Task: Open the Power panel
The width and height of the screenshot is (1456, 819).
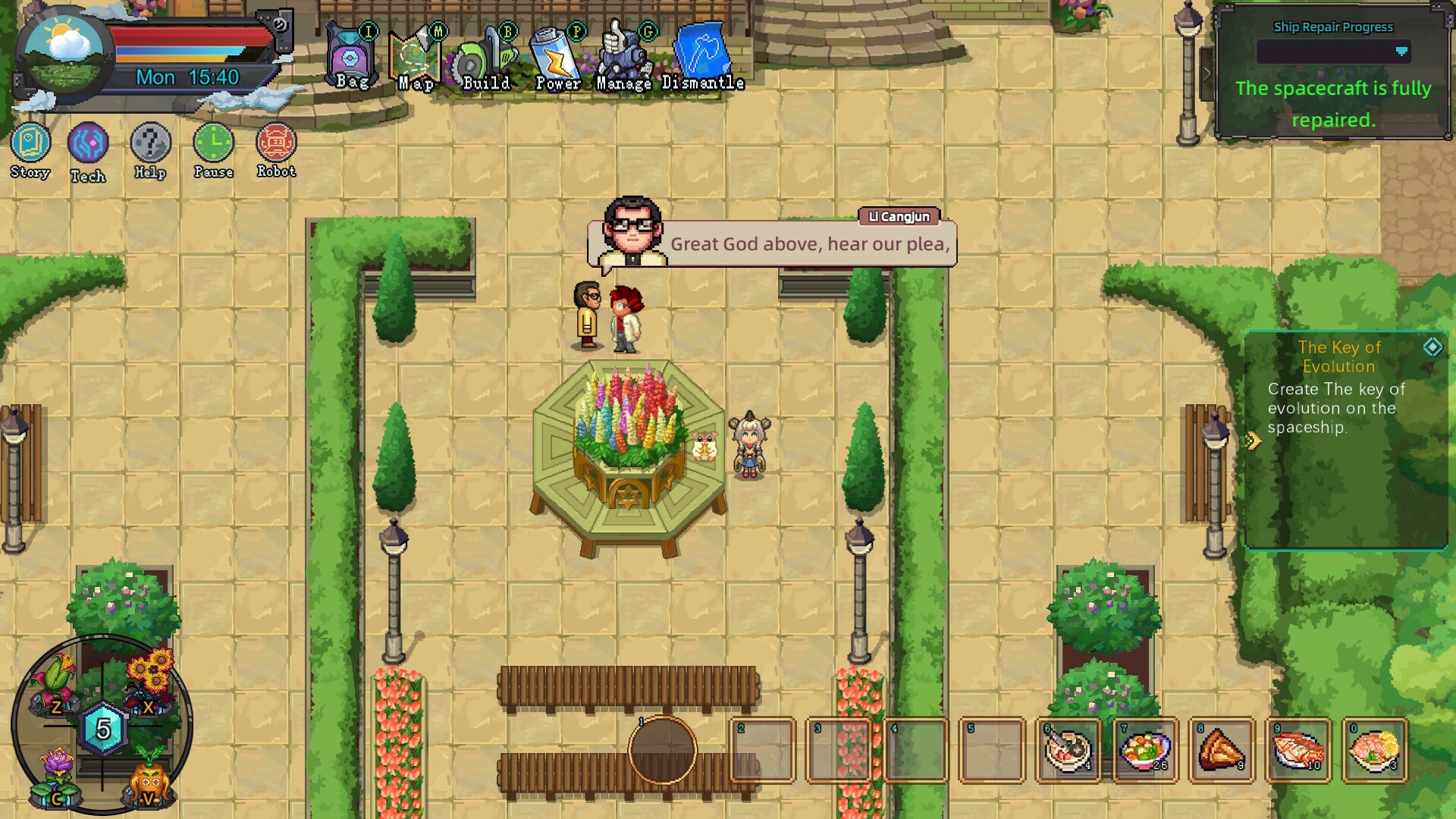Action: [554, 53]
